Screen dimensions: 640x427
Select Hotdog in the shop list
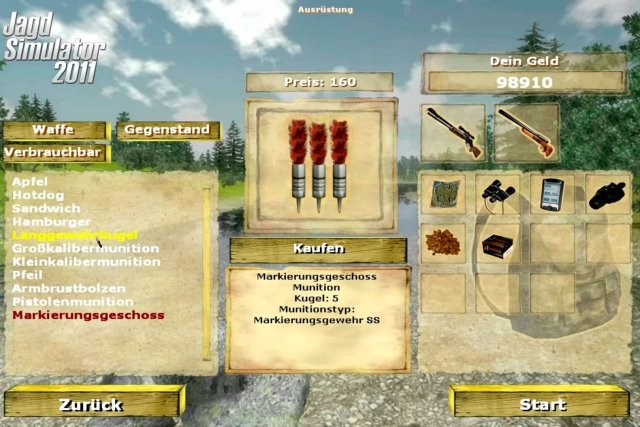[35, 195]
